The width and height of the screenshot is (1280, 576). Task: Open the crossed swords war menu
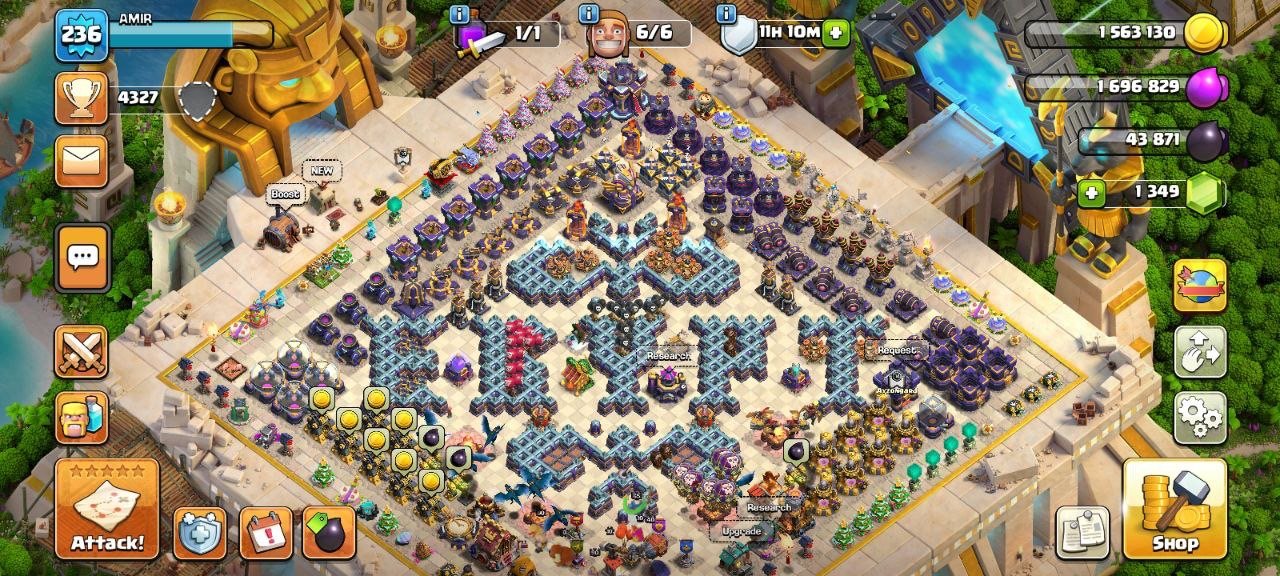(81, 351)
